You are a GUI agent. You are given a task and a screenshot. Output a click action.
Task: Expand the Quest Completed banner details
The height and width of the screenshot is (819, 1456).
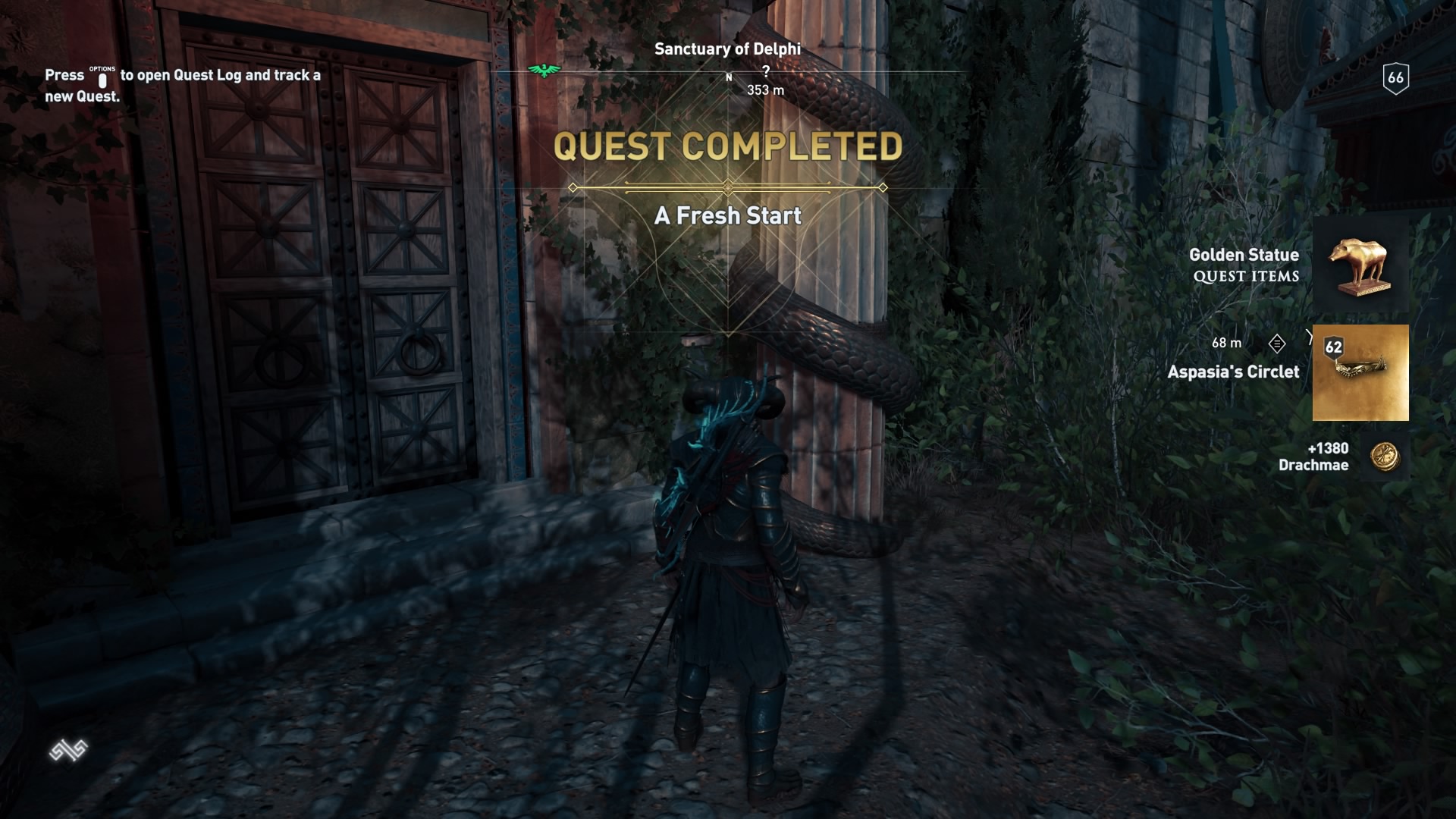click(x=726, y=148)
